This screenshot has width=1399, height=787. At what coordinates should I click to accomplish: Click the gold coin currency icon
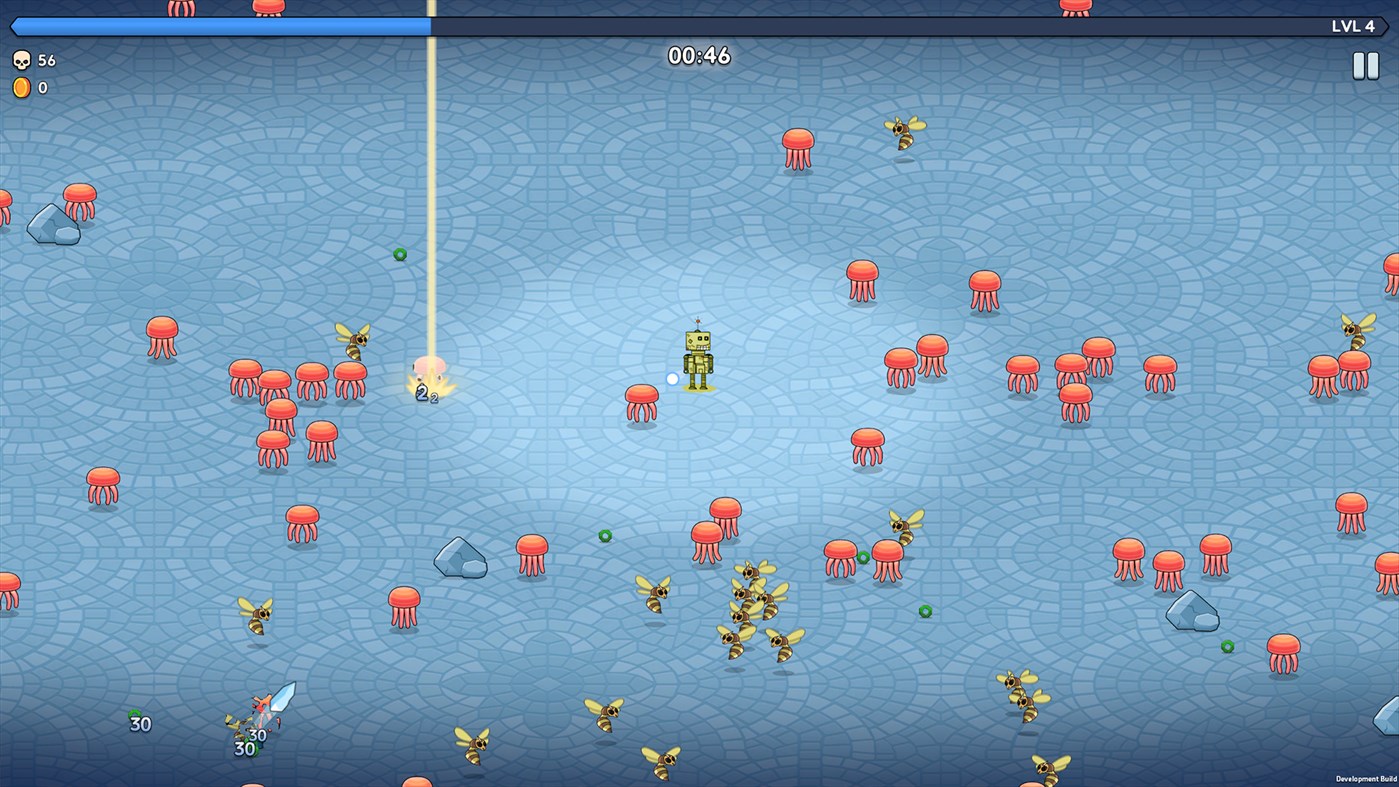(x=20, y=86)
